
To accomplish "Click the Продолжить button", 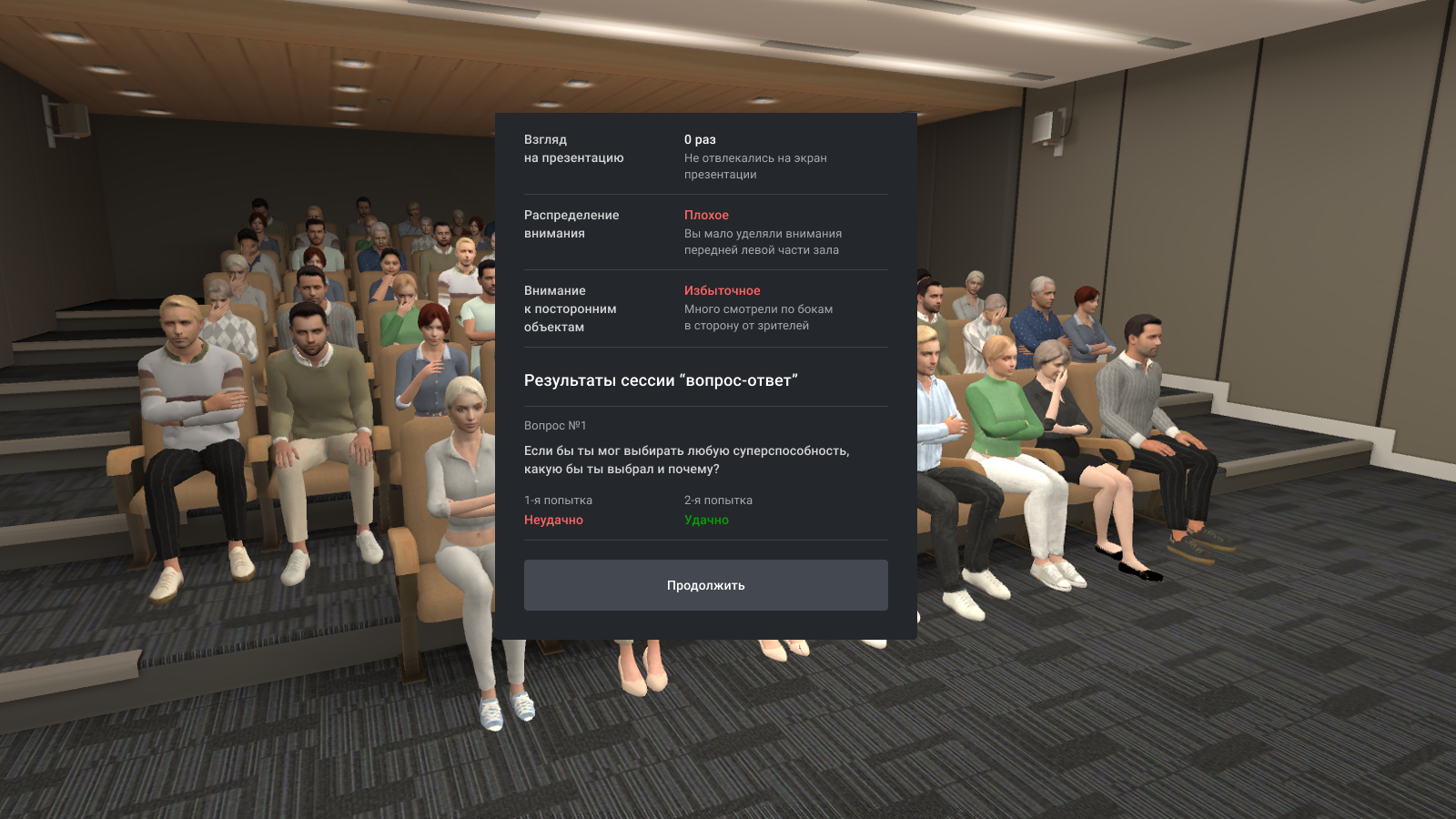I will tap(705, 585).
